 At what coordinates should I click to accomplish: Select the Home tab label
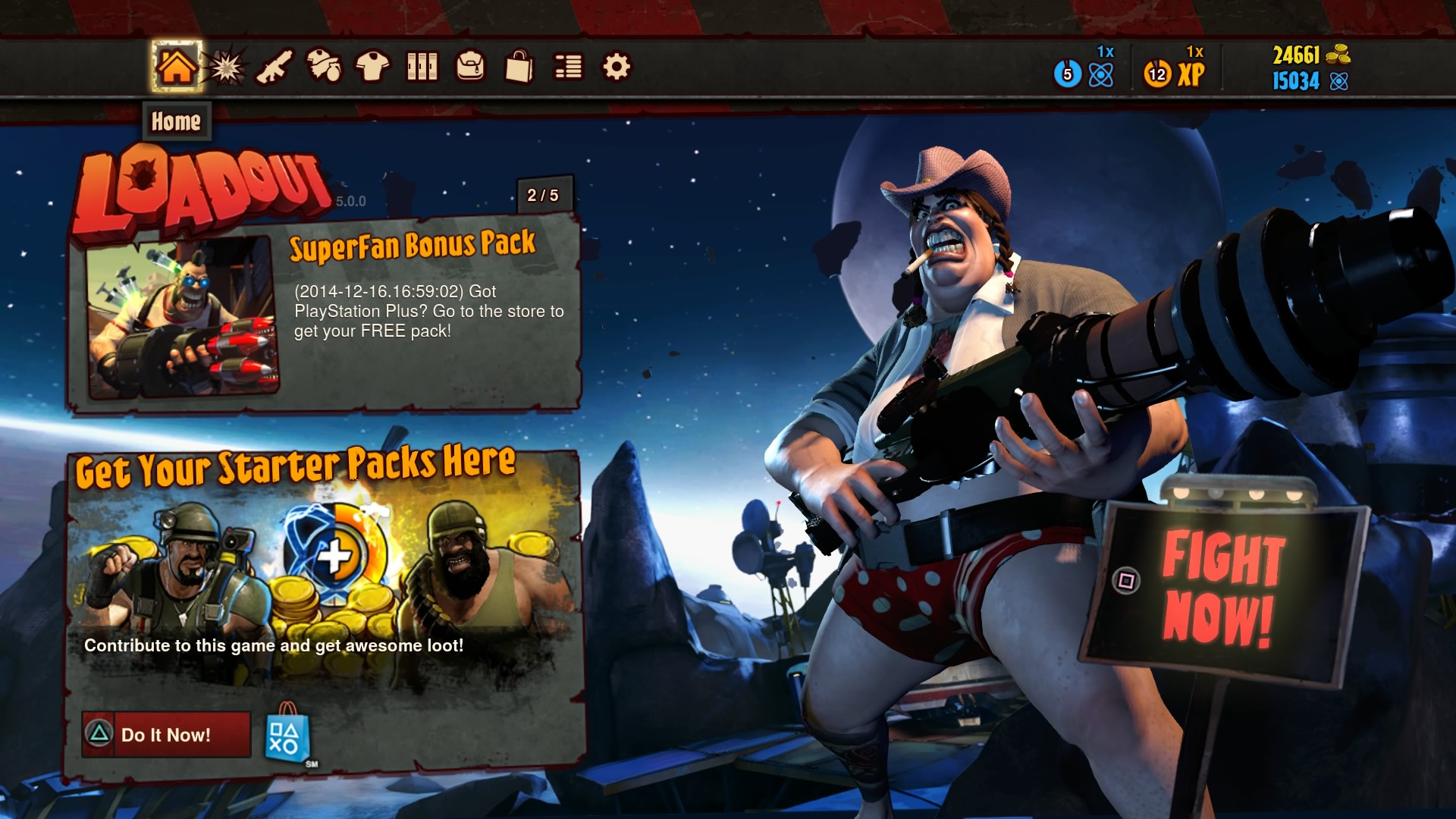[176, 121]
